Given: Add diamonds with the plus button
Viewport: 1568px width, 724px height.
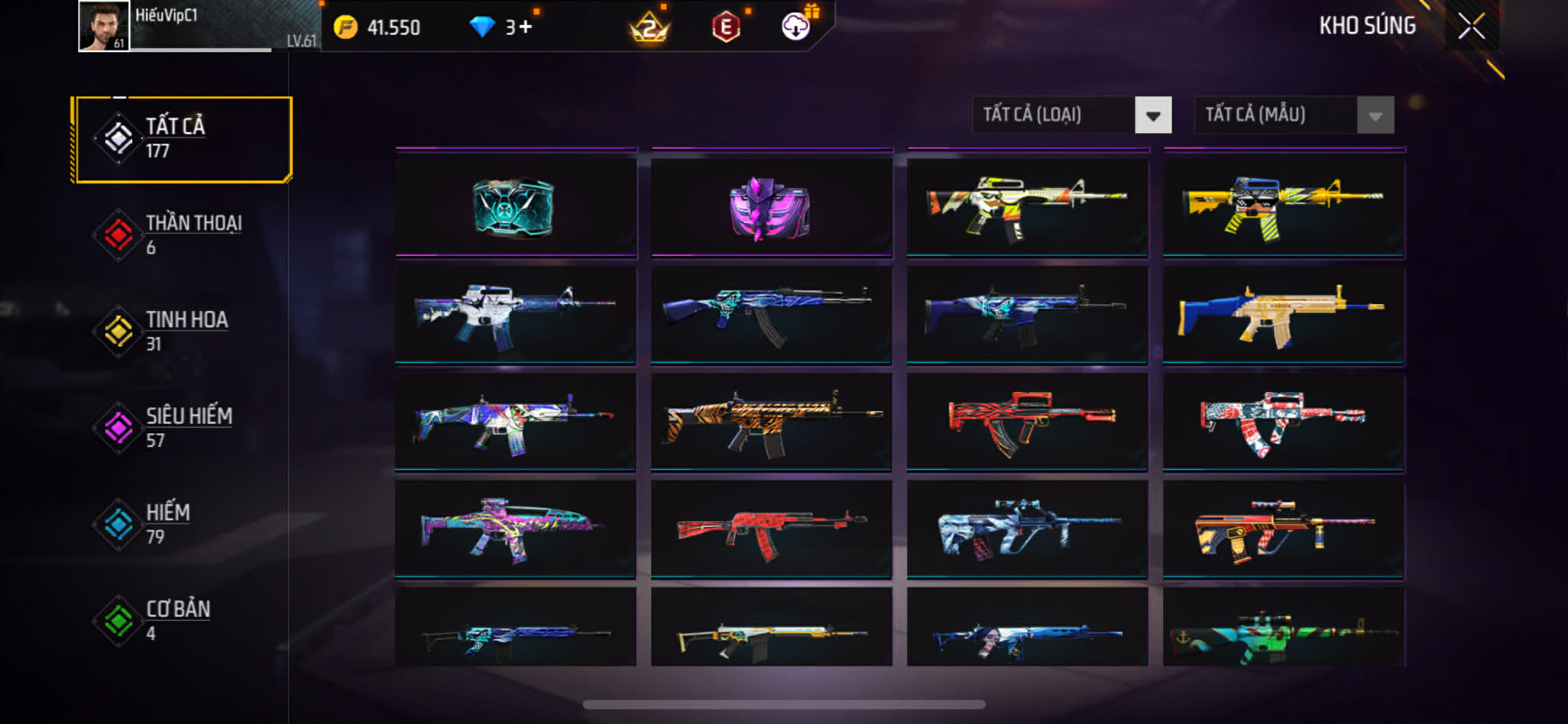Looking at the screenshot, I should (525, 28).
